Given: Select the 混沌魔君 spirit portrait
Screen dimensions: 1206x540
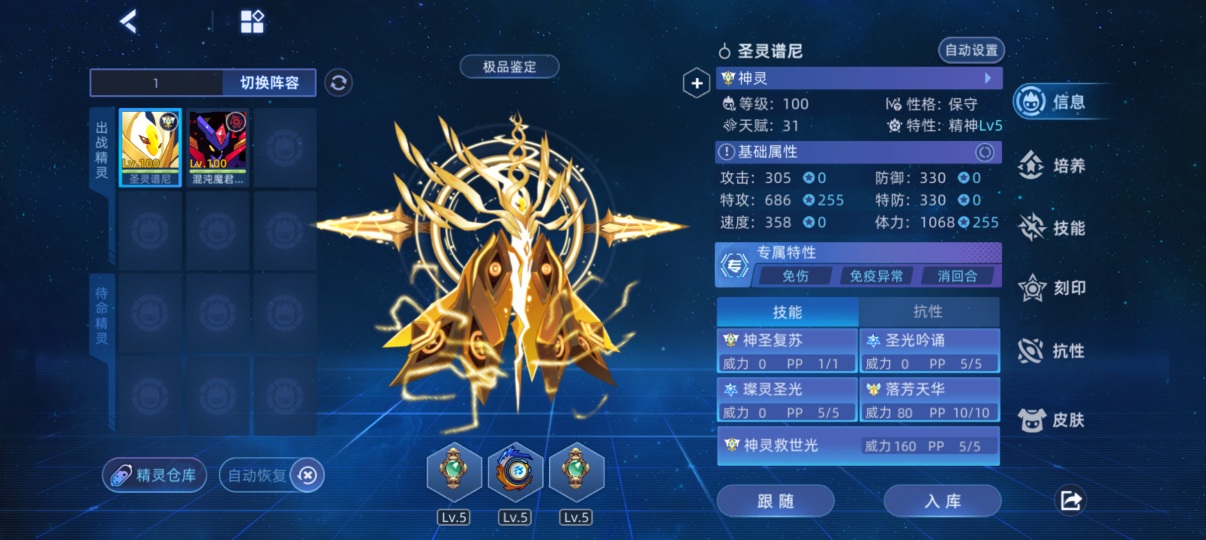Looking at the screenshot, I should click(218, 147).
